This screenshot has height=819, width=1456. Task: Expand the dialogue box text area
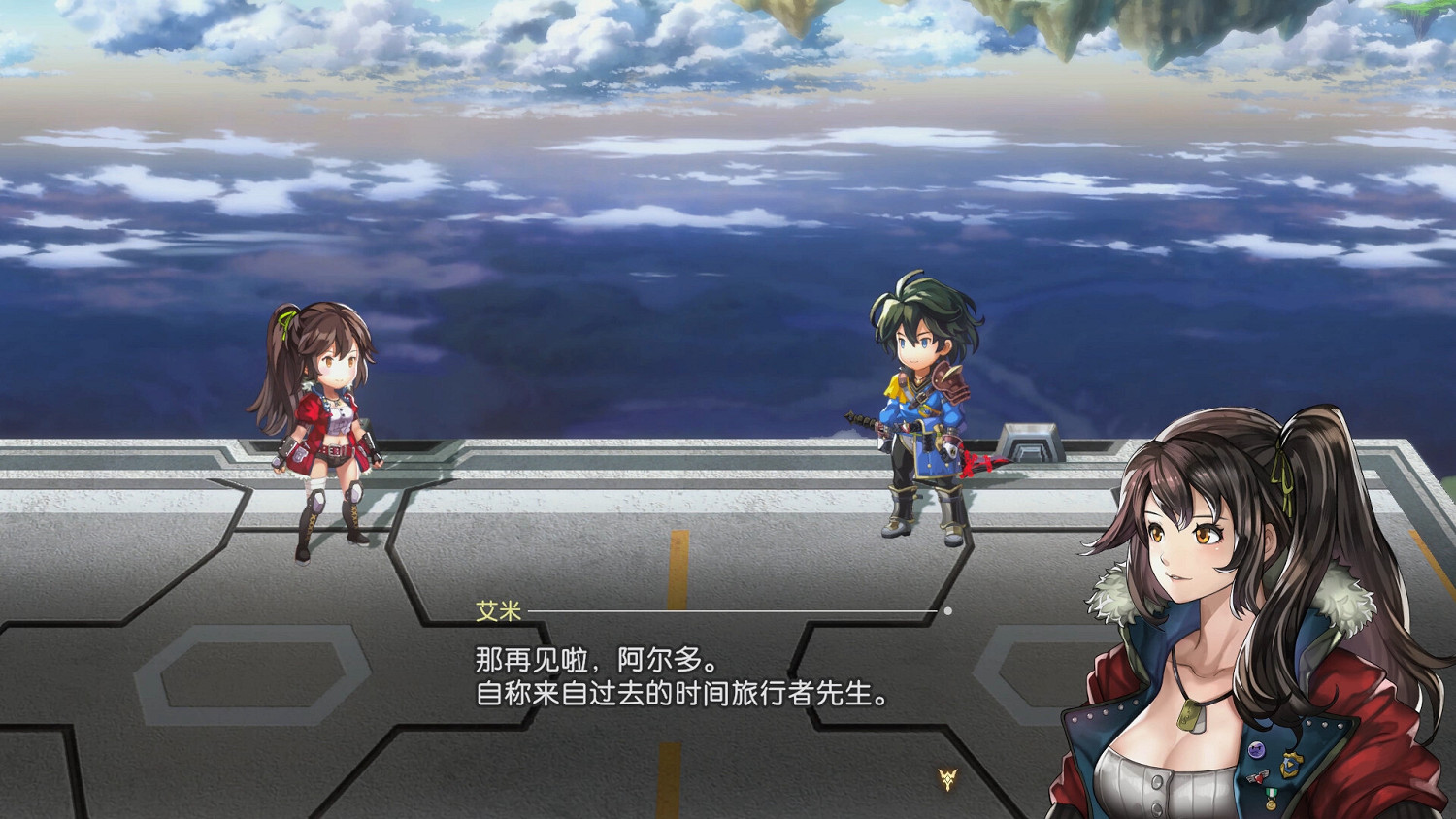coord(679,679)
